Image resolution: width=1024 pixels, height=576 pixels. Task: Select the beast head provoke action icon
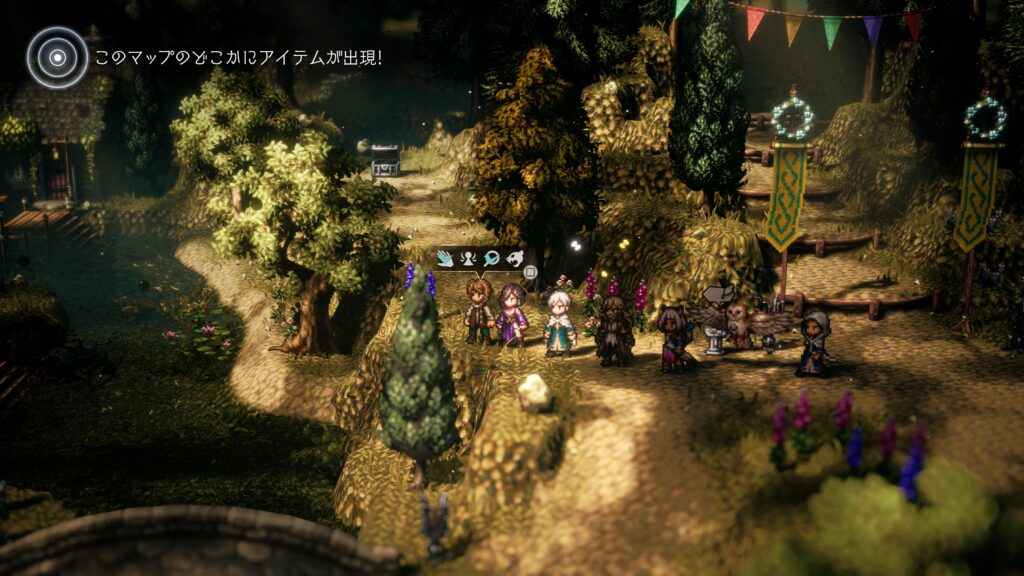[x=514, y=259]
